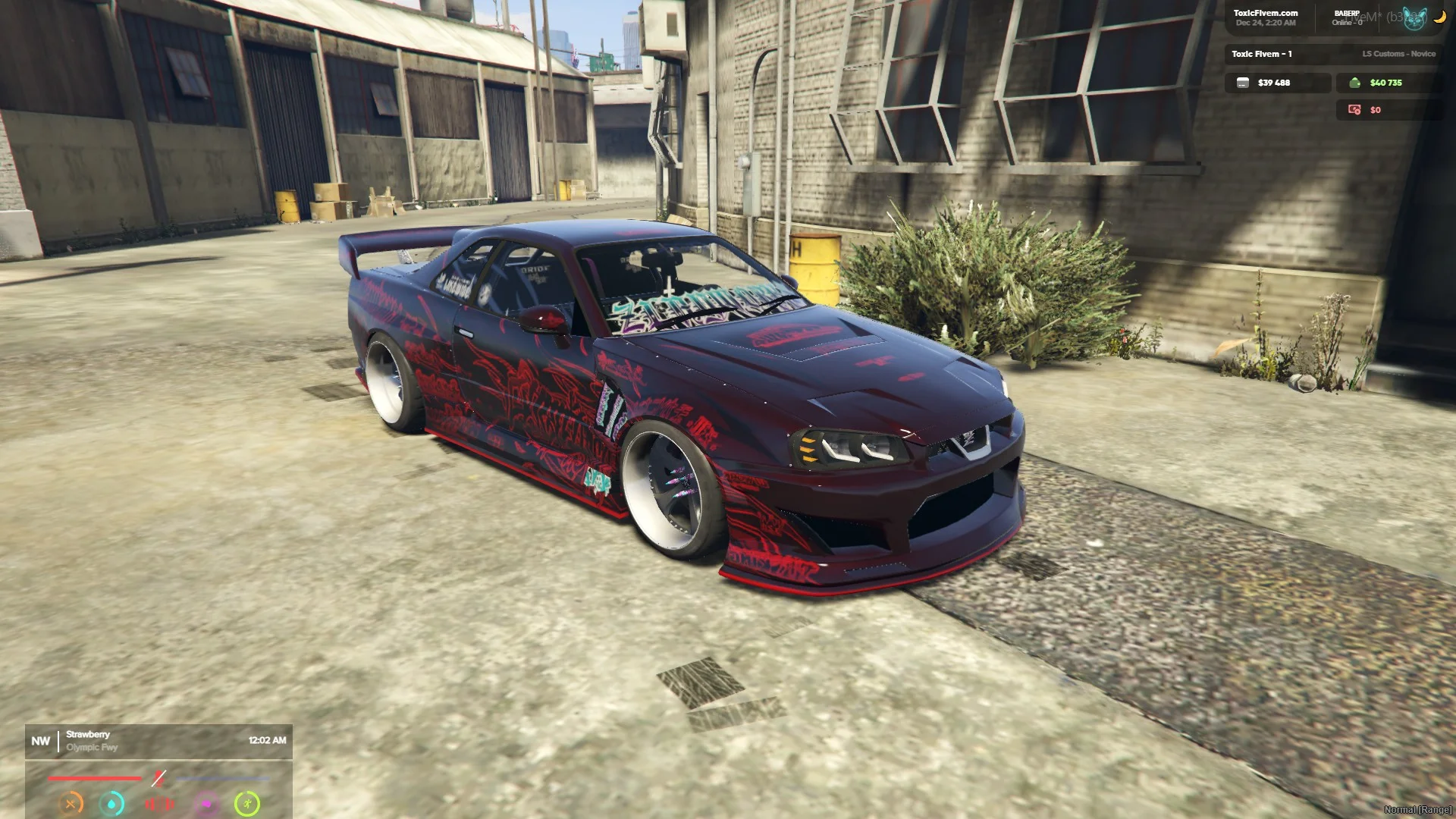The image size is (1456, 819).
Task: Click the LS Customs - Novice job label
Action: pyautogui.click(x=1398, y=54)
